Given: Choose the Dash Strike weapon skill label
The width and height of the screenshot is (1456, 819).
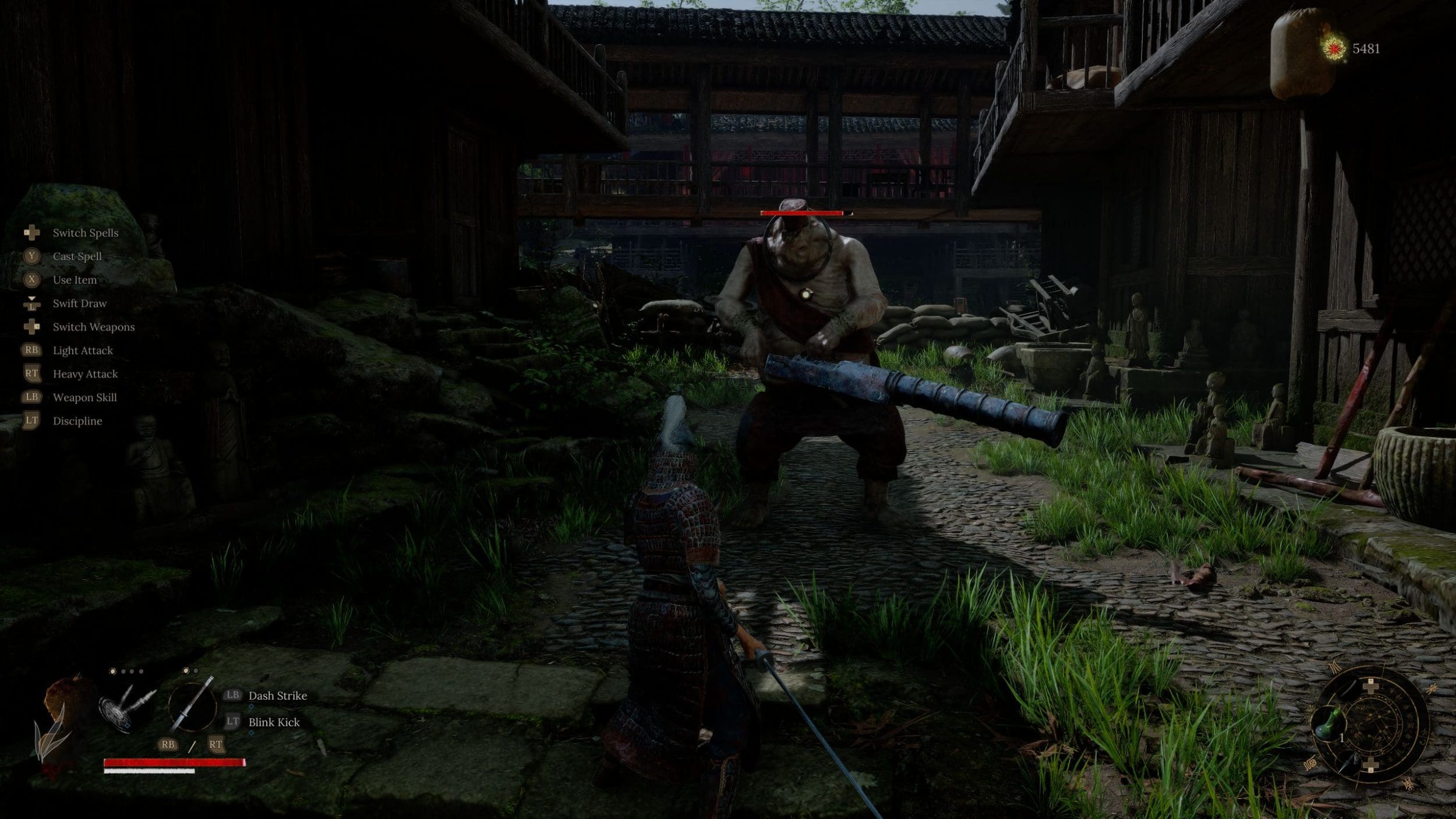Looking at the screenshot, I should pyautogui.click(x=277, y=696).
